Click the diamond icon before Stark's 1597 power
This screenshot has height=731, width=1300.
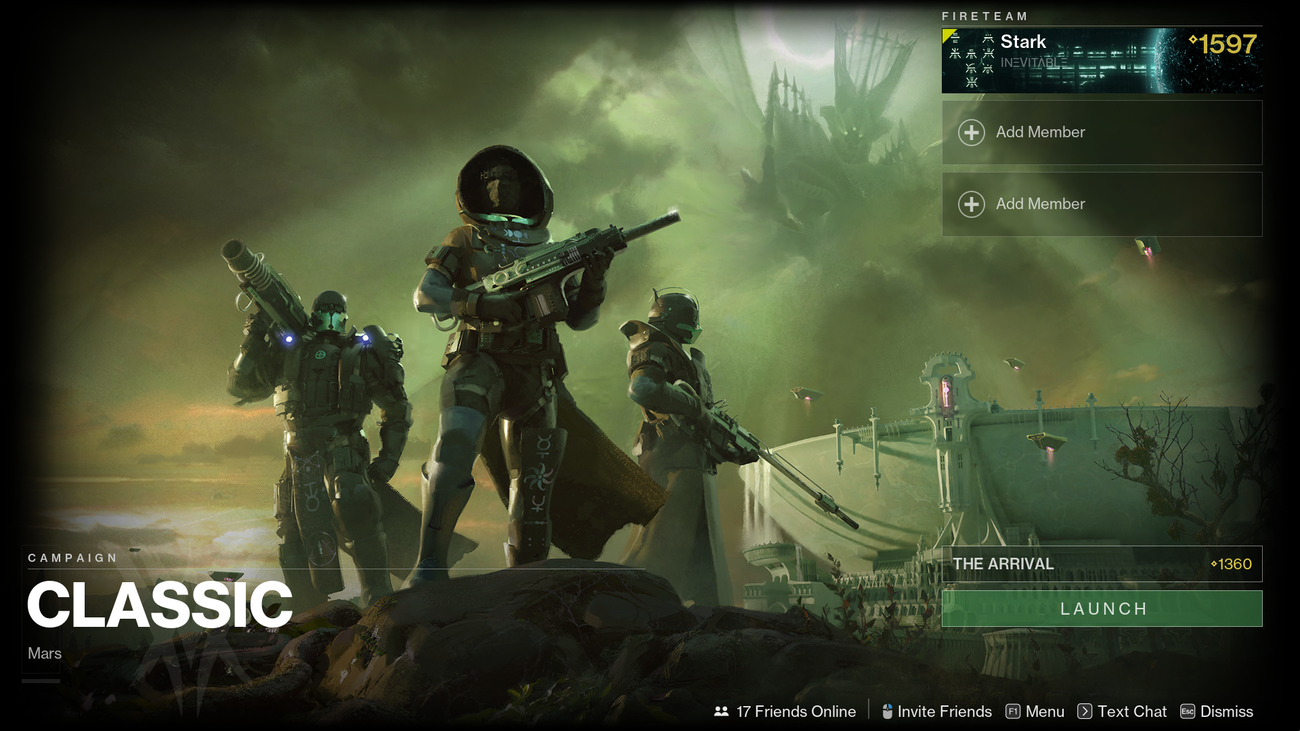[1193, 40]
